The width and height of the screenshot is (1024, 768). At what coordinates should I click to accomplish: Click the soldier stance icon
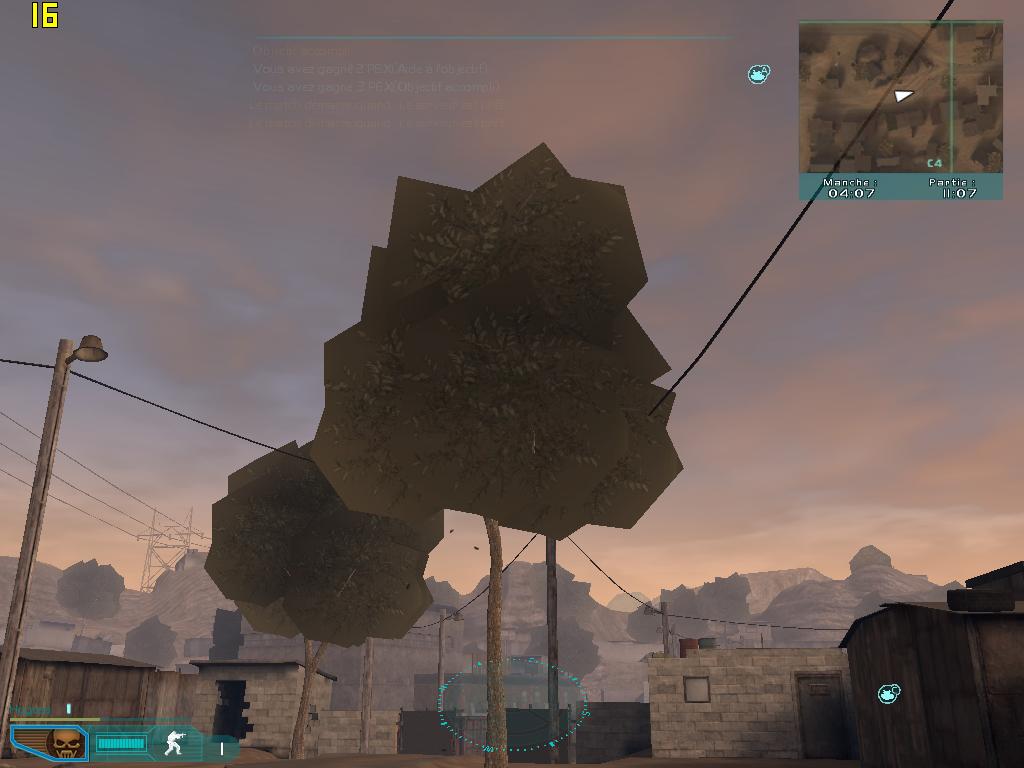175,743
